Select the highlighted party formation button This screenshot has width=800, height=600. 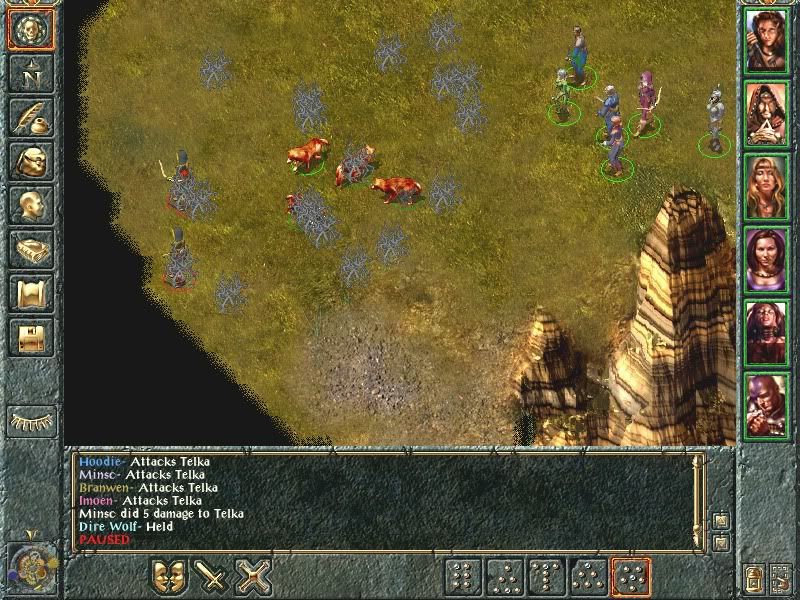pos(631,577)
